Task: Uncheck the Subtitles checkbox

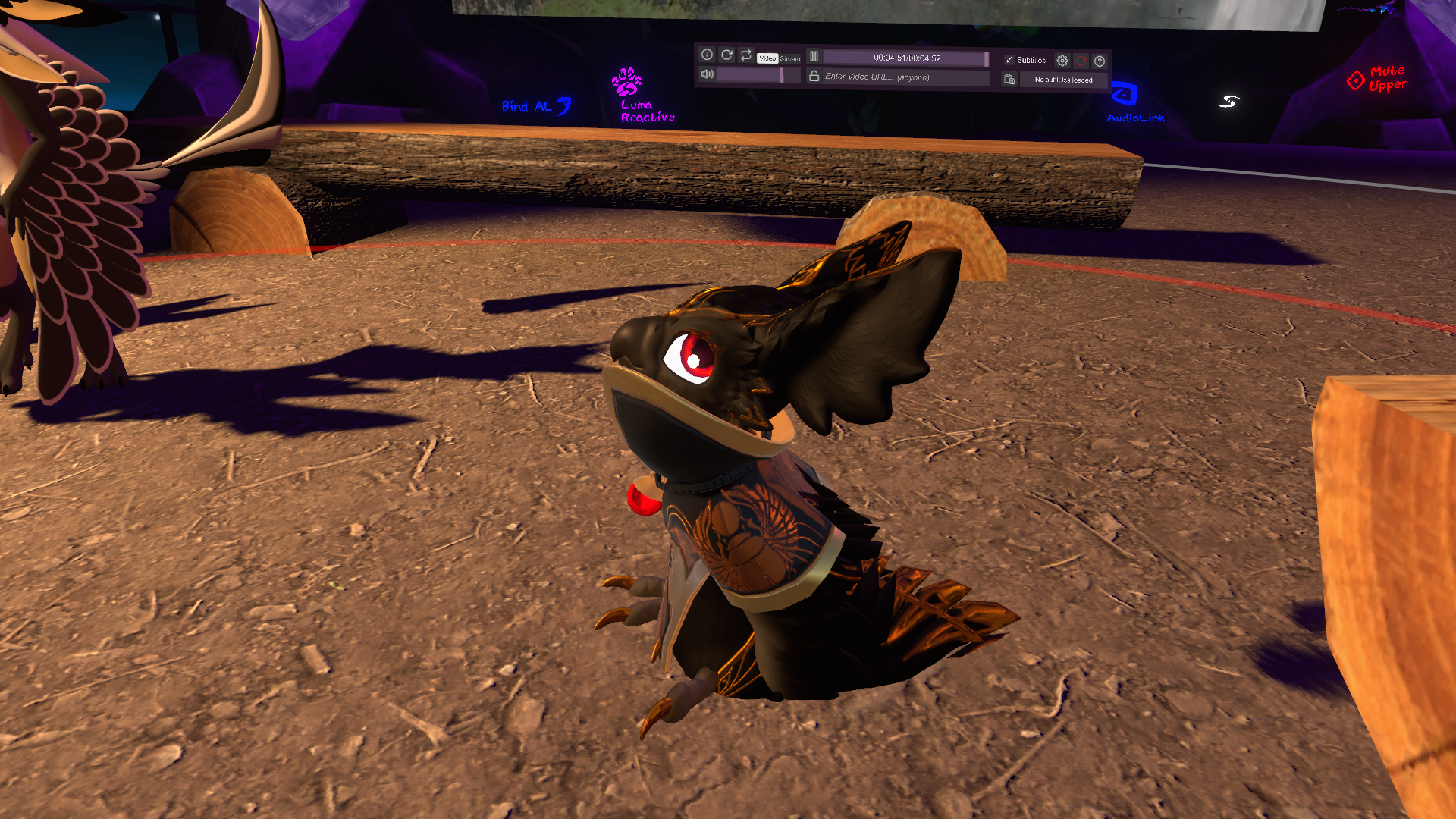Action: point(1009,60)
